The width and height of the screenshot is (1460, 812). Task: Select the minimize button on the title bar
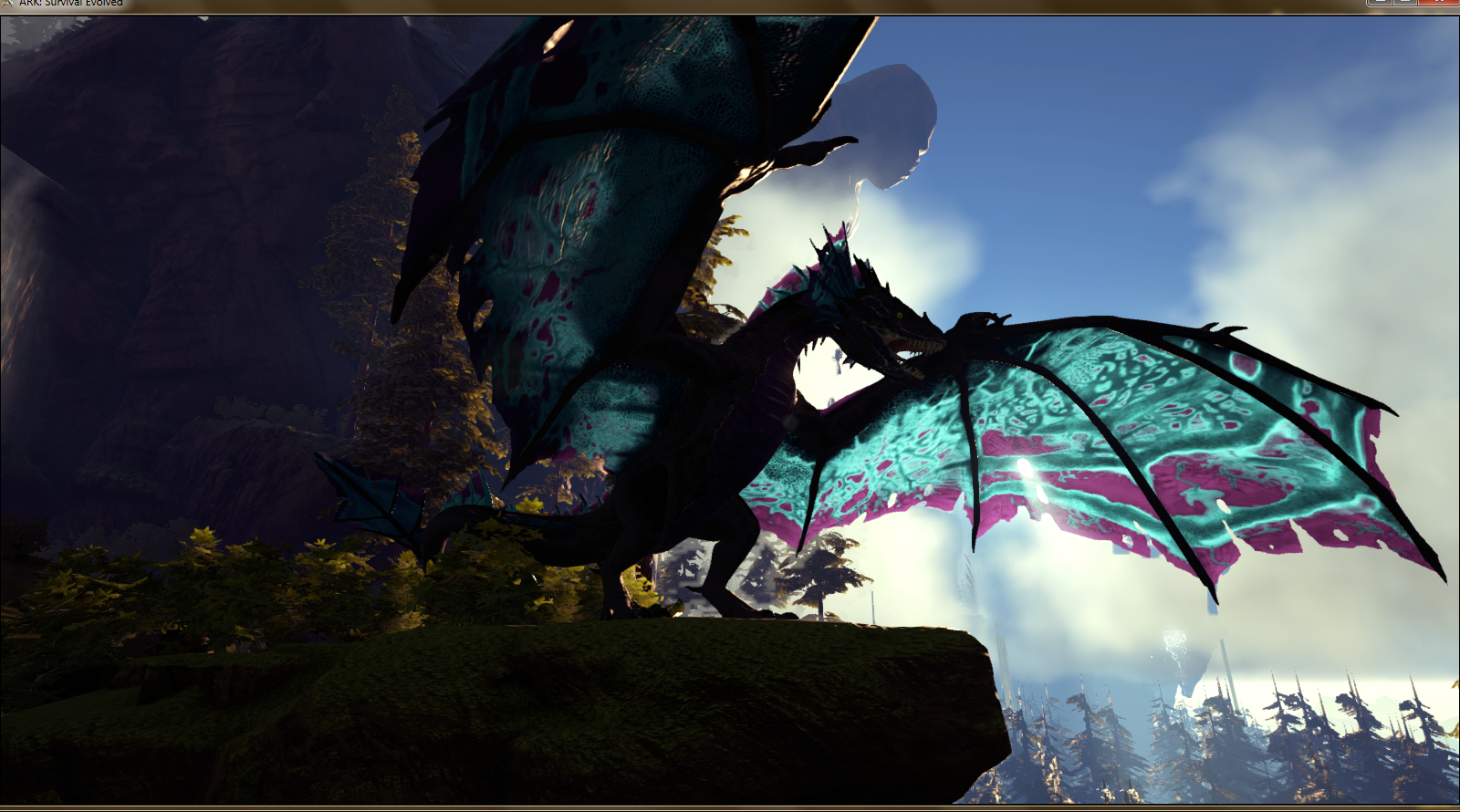click(x=1380, y=4)
